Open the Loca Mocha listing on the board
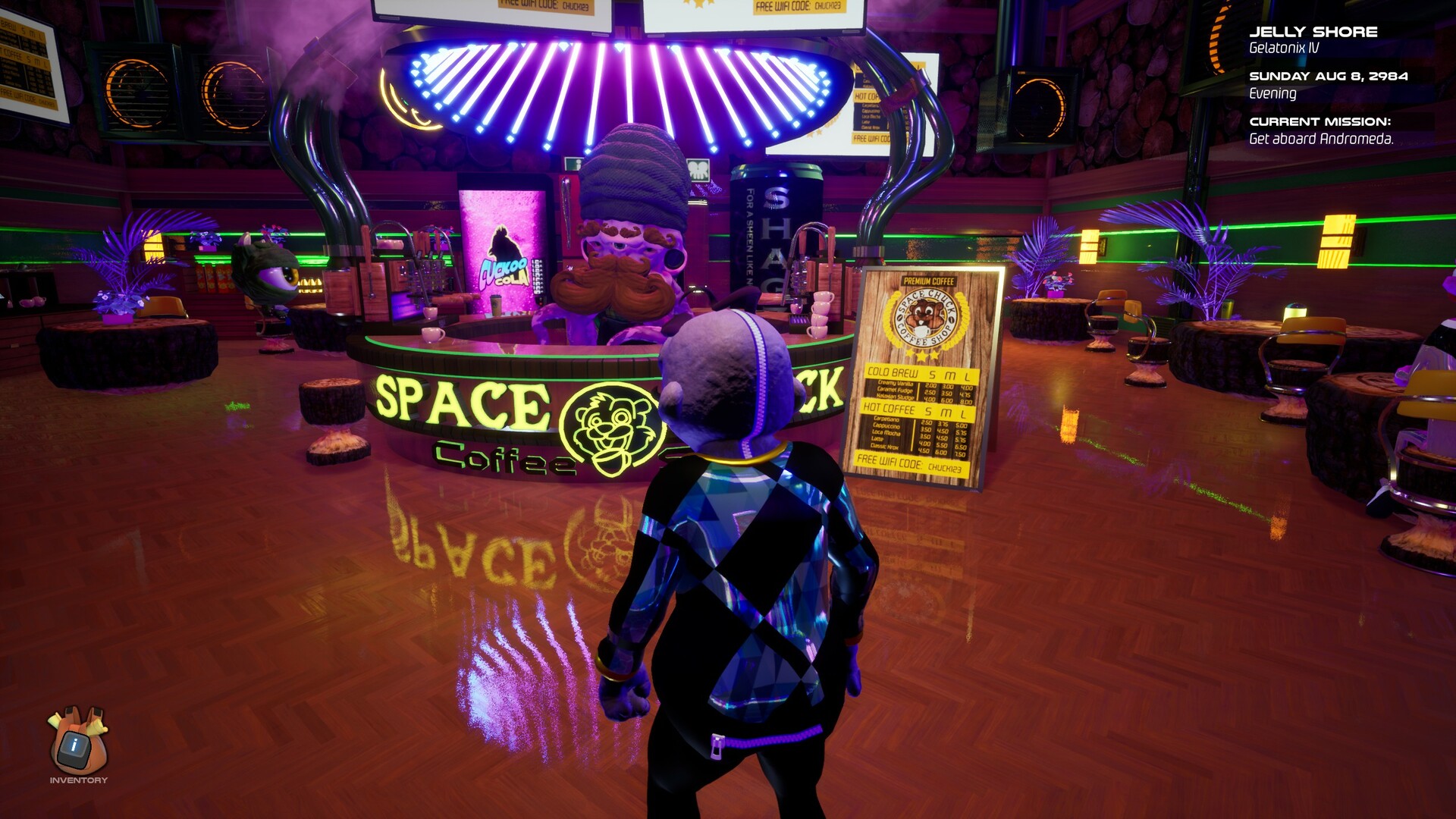 click(885, 432)
